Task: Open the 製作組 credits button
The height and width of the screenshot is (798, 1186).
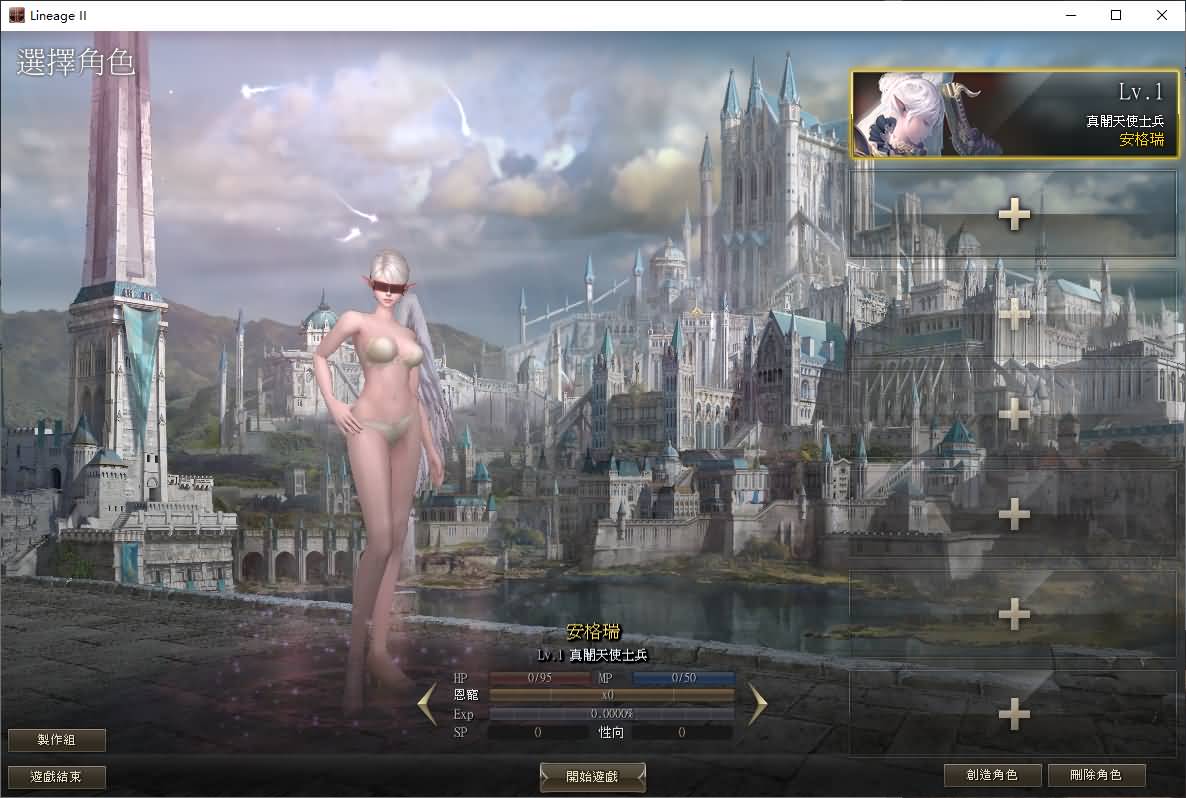Action: tap(57, 740)
